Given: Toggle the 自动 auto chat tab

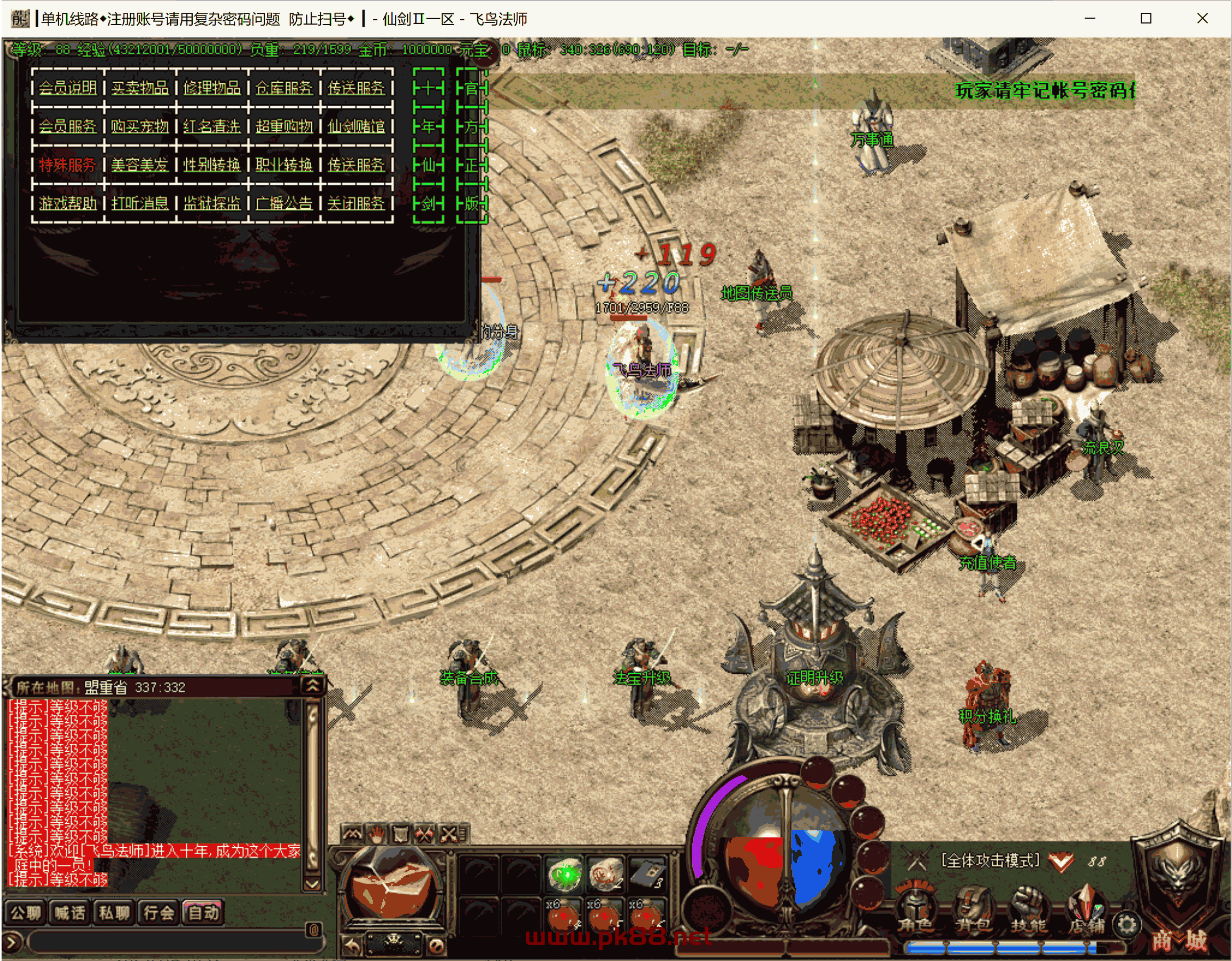Looking at the screenshot, I should [x=203, y=912].
